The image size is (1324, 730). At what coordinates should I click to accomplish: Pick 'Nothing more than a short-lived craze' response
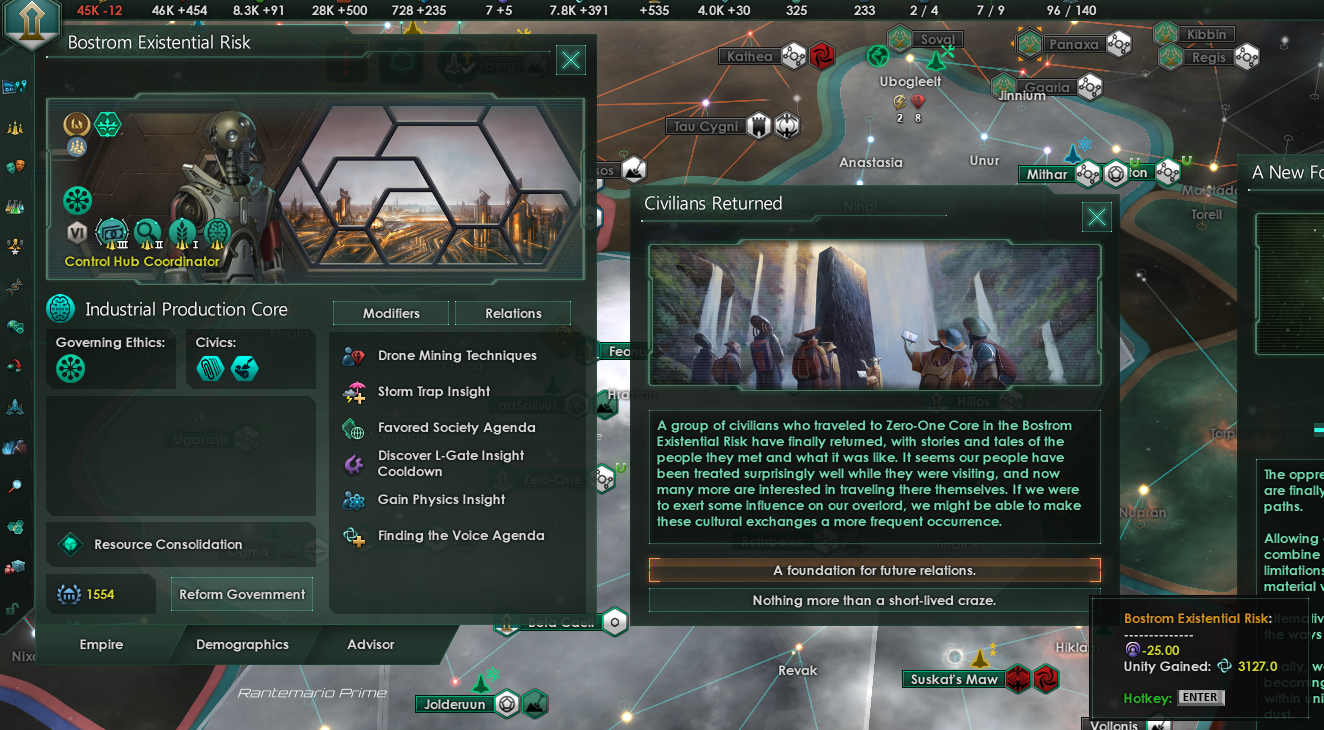click(874, 600)
